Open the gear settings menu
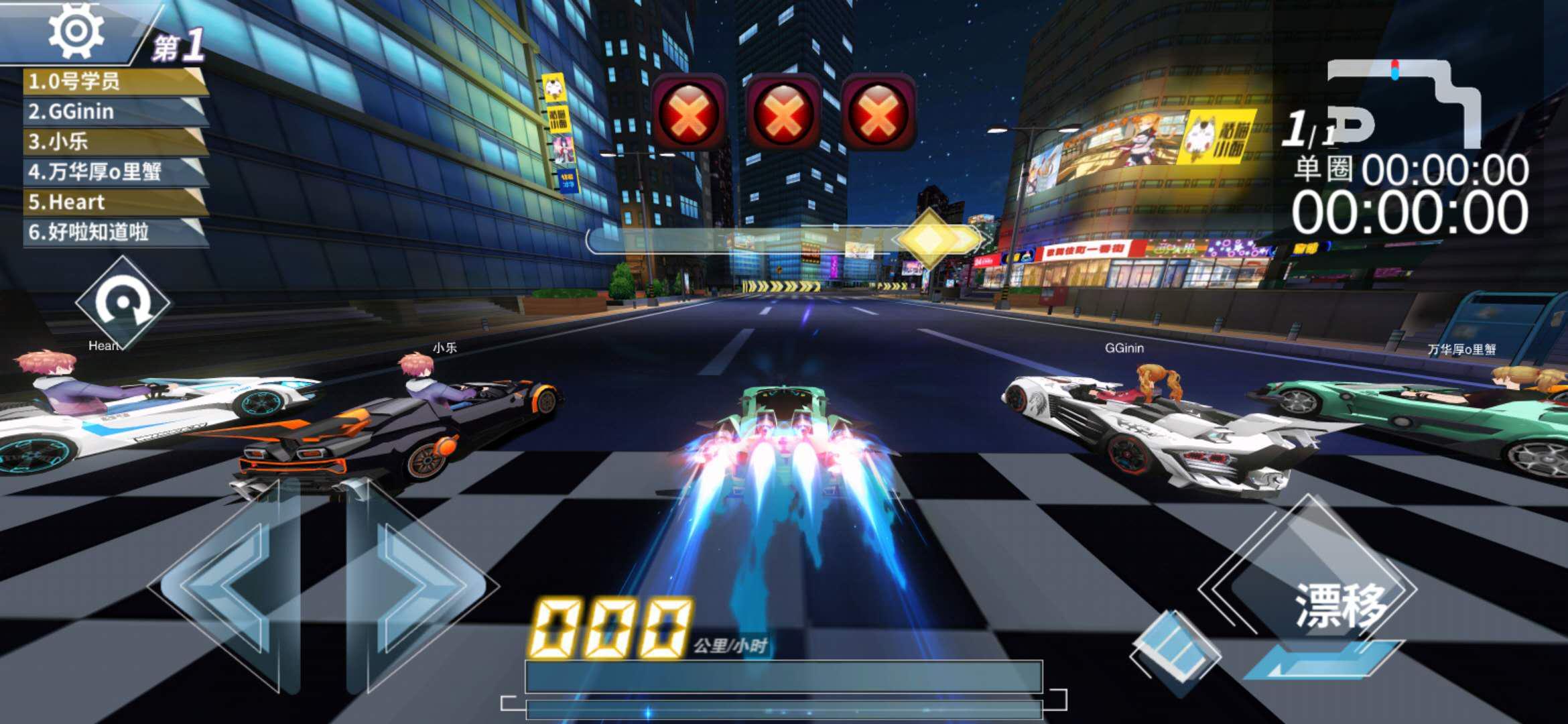Screen dimensions: 1568x724 (x=76, y=31)
